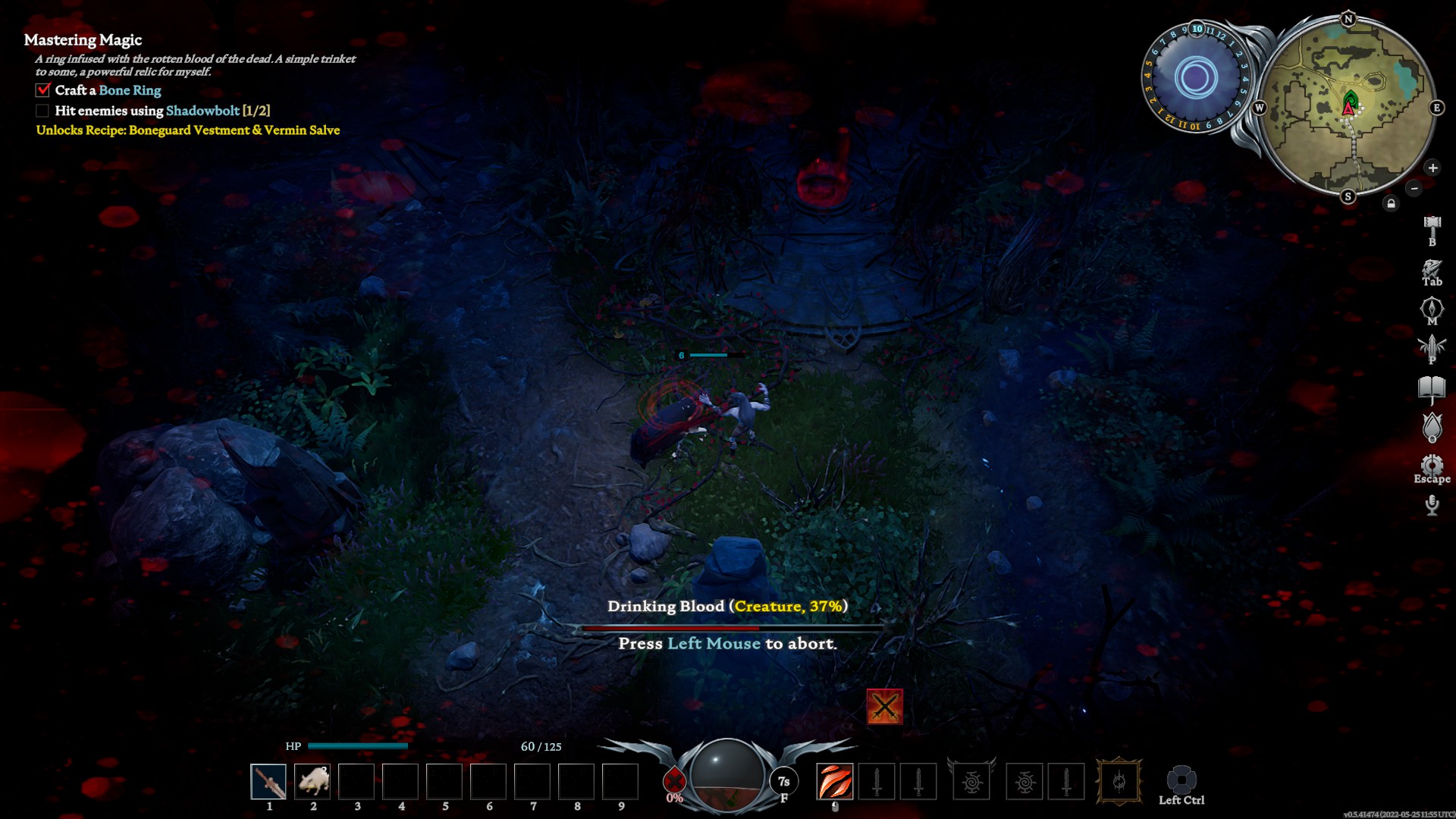Zoom in the minimap with plus button
Viewport: 1456px width, 819px height.
point(1432,168)
